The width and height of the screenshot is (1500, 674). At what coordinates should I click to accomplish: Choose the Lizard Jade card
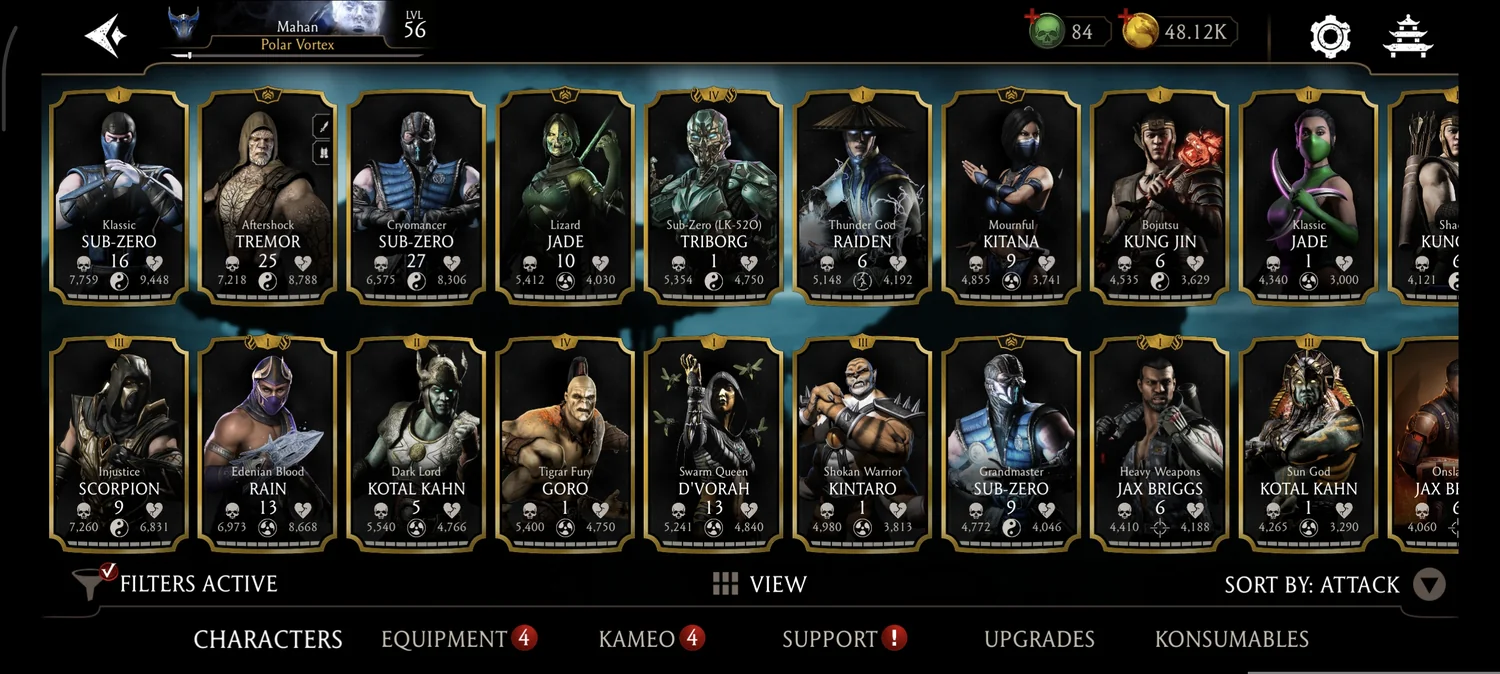pyautogui.click(x=565, y=195)
